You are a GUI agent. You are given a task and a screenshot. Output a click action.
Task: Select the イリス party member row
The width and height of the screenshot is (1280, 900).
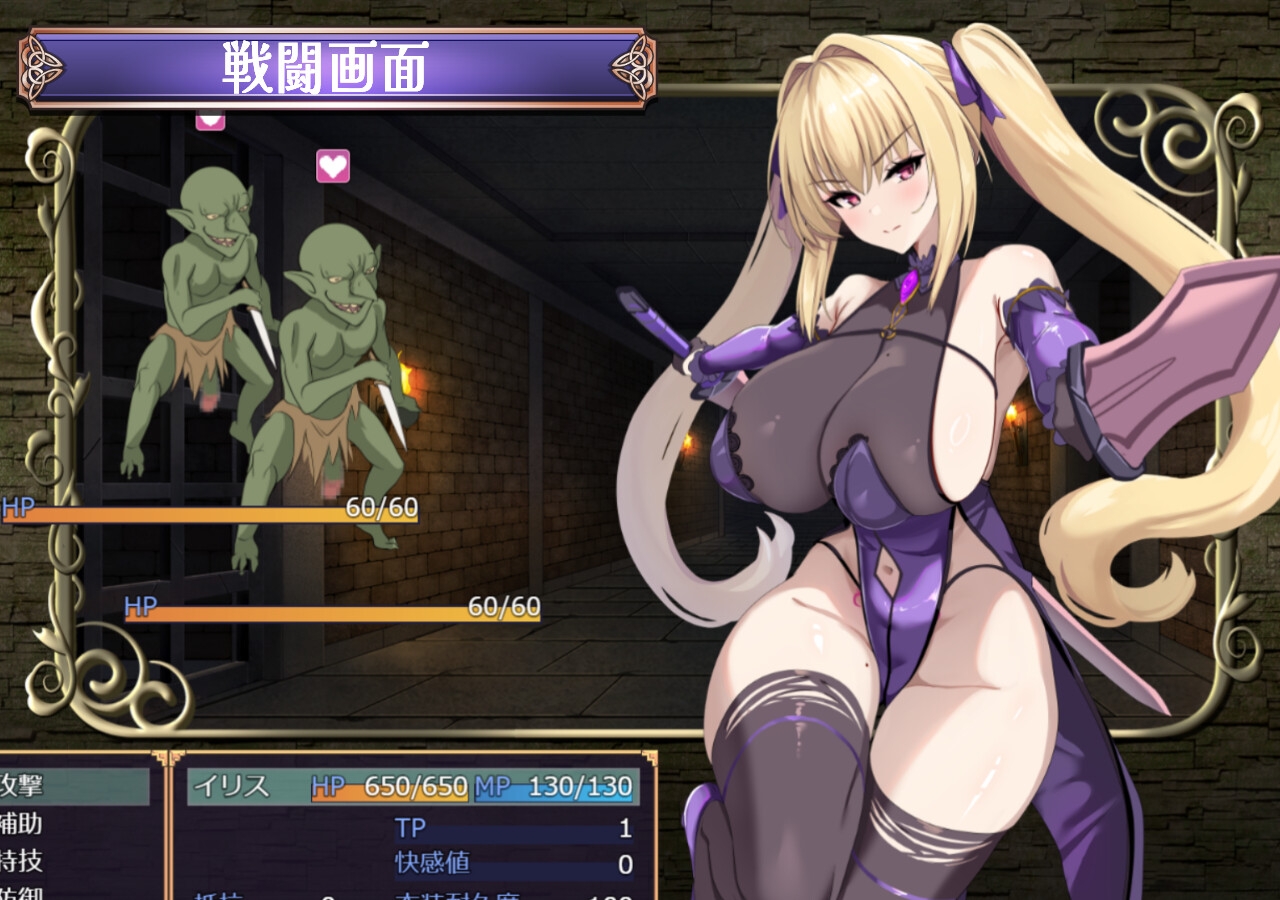click(x=412, y=786)
